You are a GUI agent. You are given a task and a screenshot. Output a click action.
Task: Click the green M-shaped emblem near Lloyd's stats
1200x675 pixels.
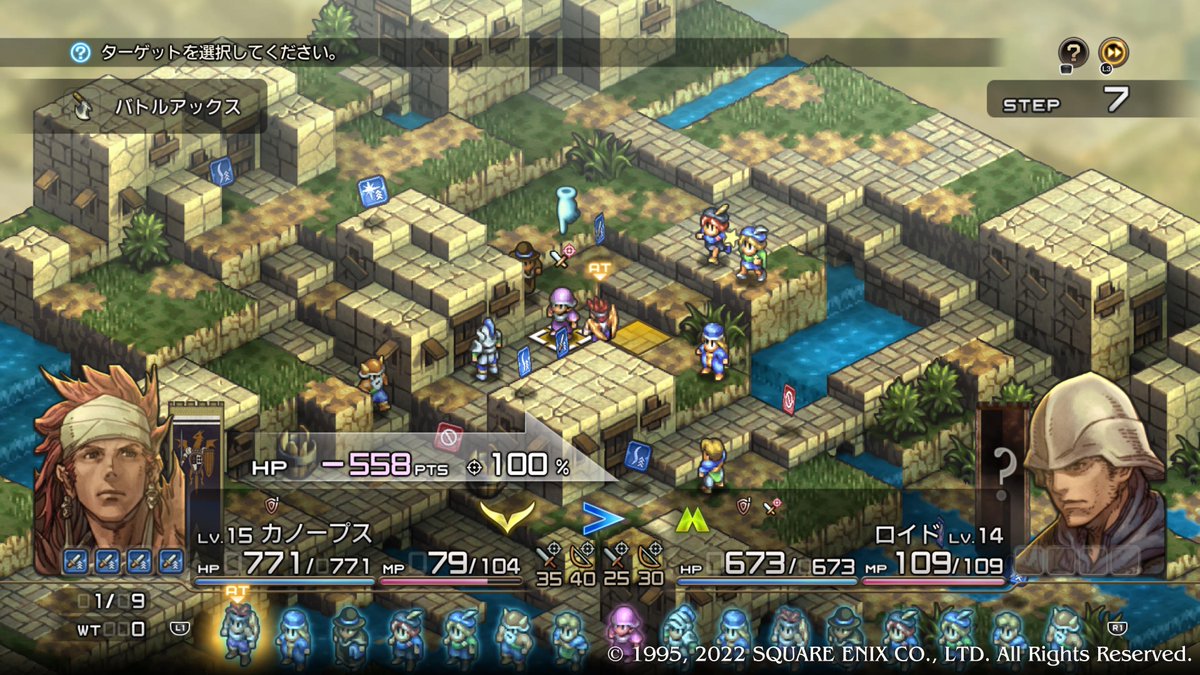tap(689, 517)
